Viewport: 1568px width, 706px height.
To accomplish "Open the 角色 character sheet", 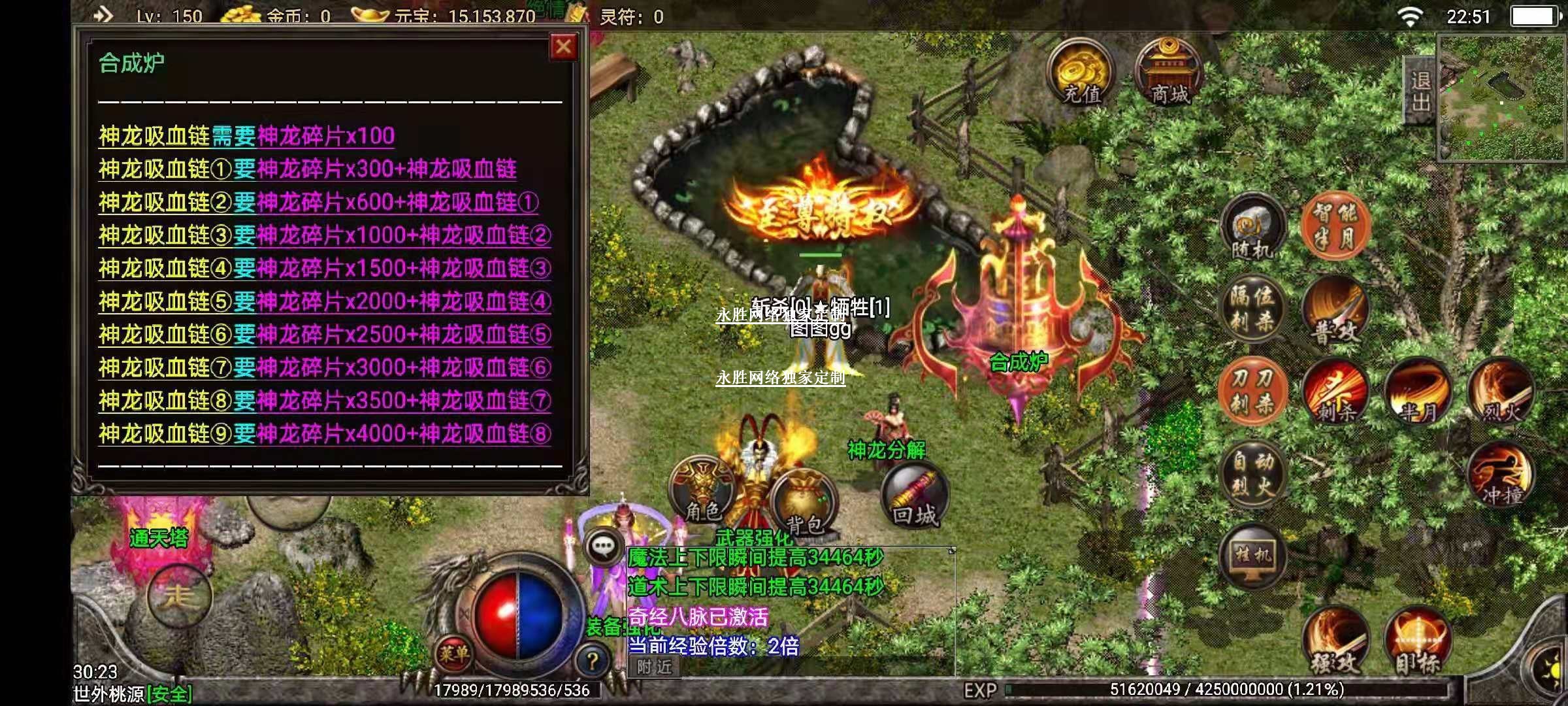I will tap(702, 492).
